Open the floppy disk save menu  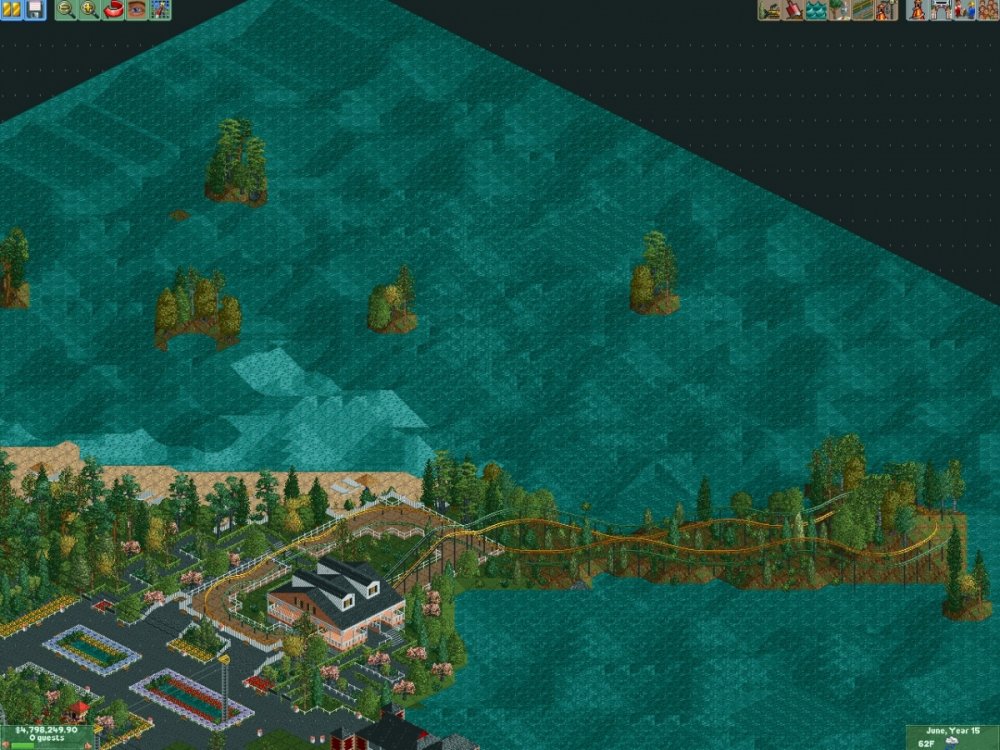coord(35,10)
